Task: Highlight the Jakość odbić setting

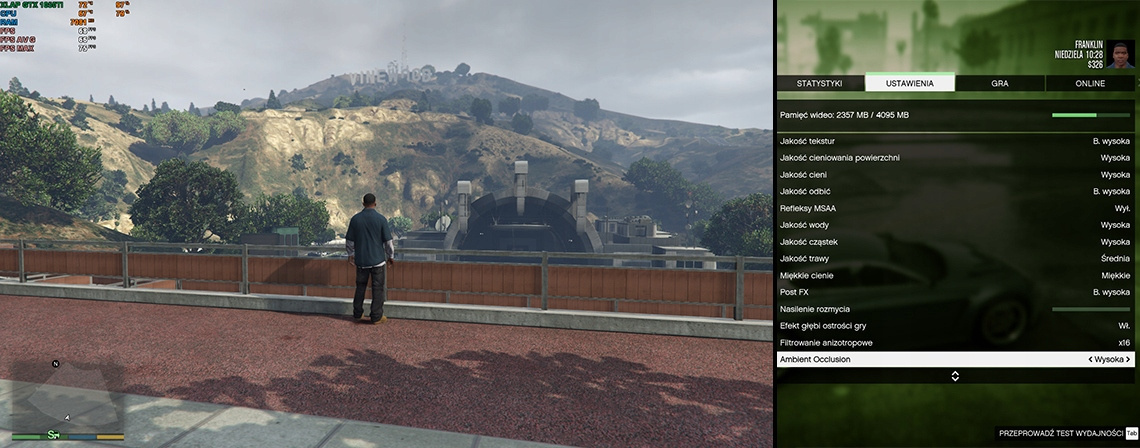Action: 955,191
